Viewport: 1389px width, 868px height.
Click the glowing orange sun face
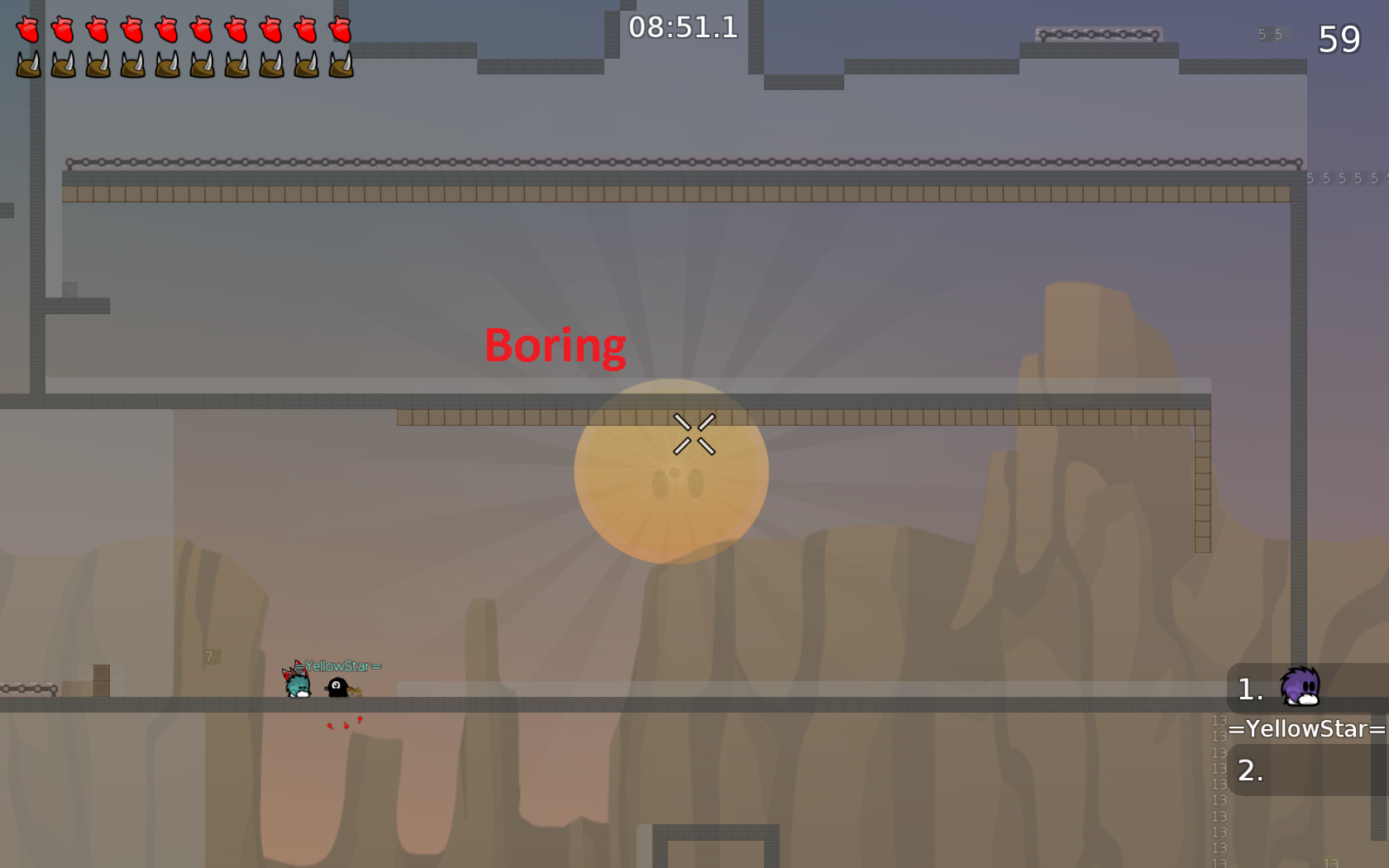[671, 471]
